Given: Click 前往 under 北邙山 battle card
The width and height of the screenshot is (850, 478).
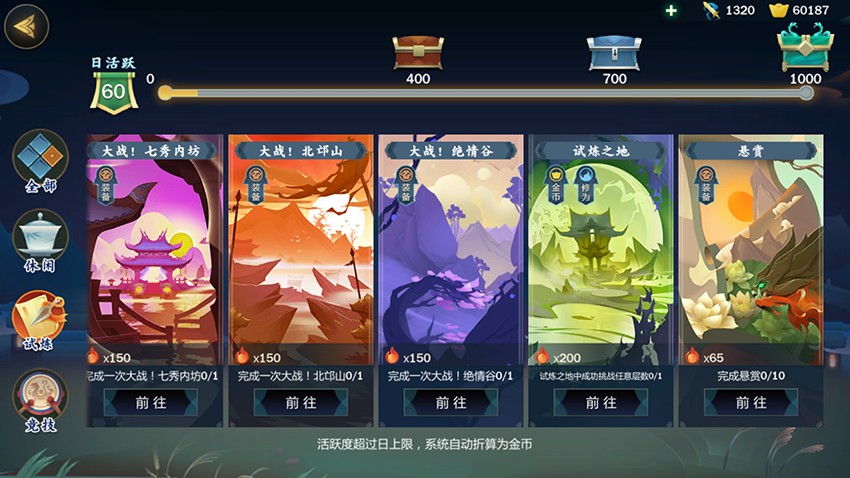Looking at the screenshot, I should 301,402.
